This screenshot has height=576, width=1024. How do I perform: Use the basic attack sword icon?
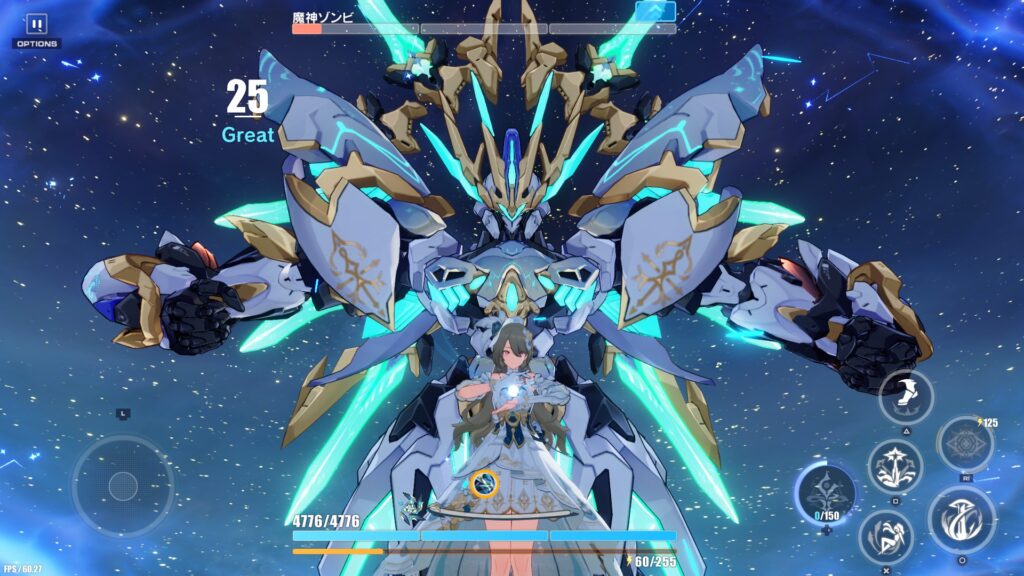click(x=961, y=519)
